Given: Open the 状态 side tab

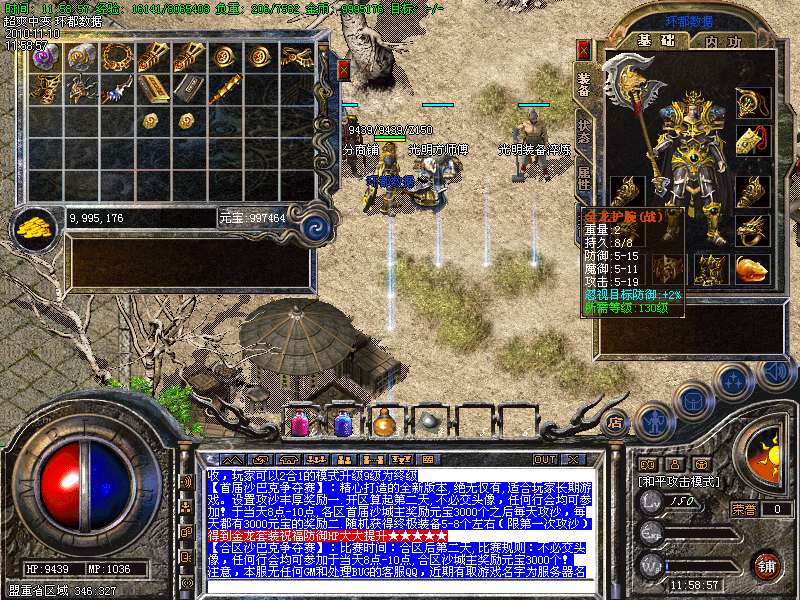Looking at the screenshot, I should tap(583, 130).
